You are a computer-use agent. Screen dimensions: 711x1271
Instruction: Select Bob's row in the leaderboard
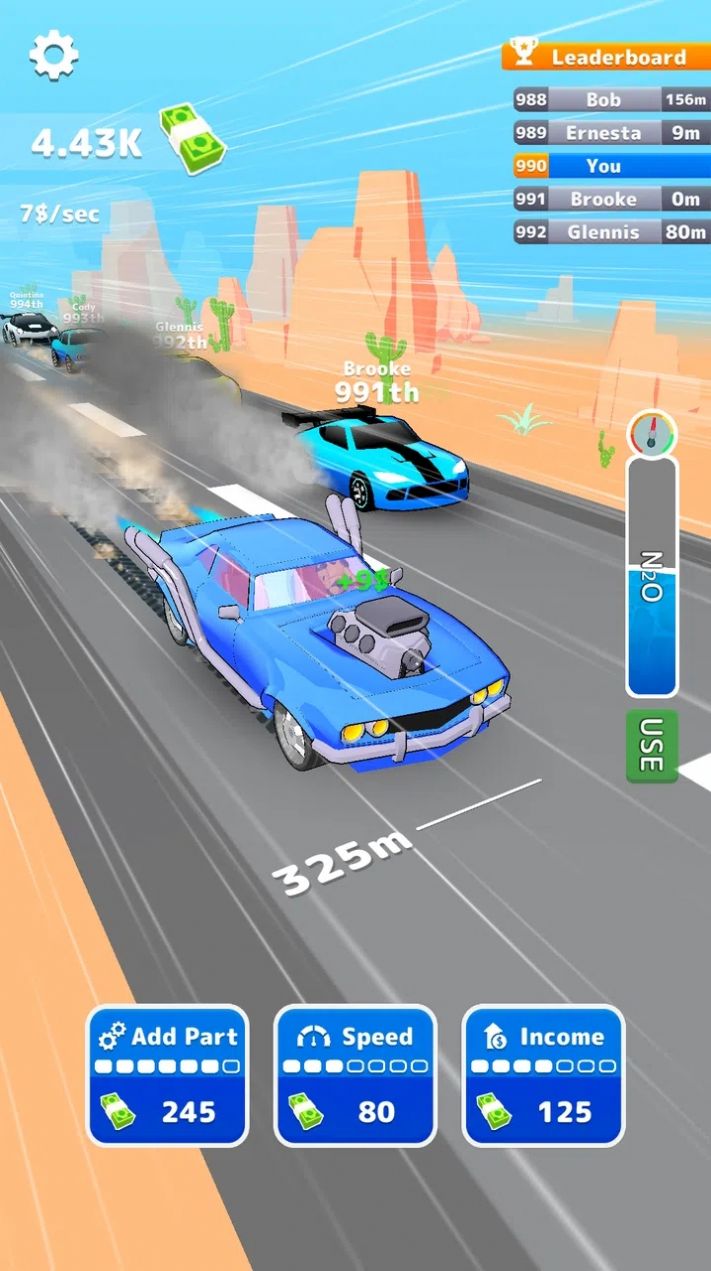[610, 99]
